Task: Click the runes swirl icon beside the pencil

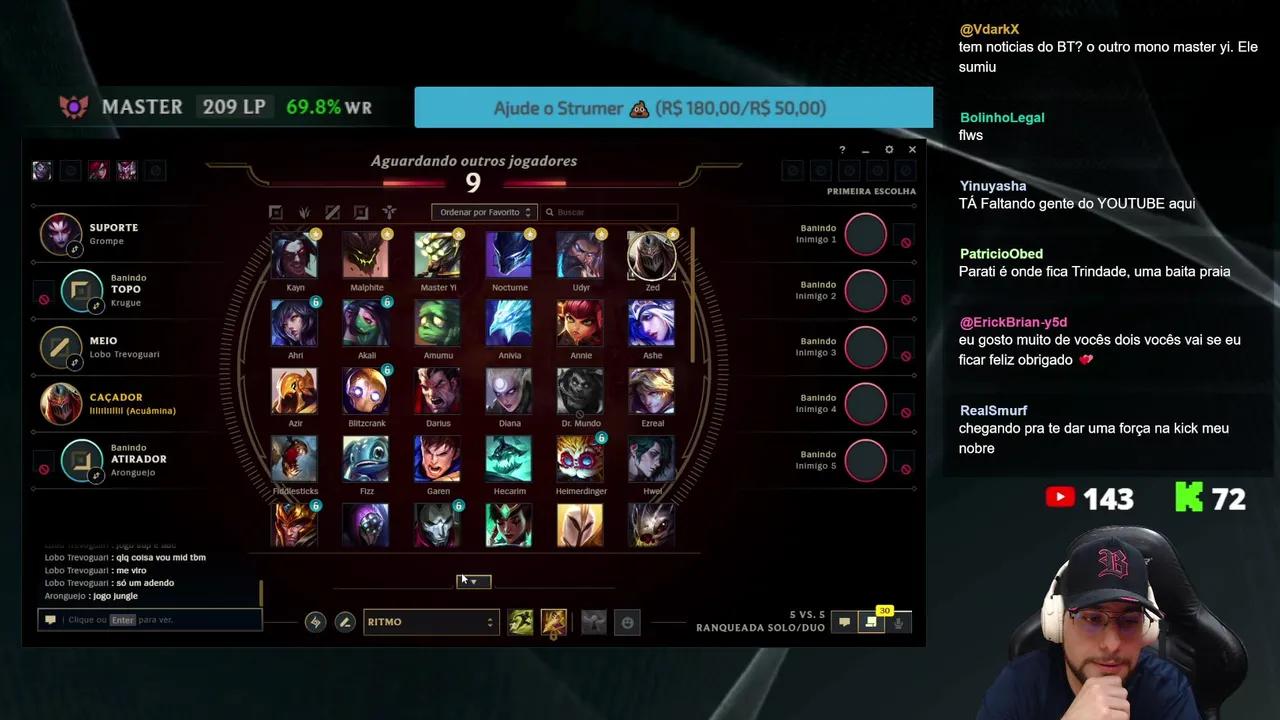Action: pos(315,621)
